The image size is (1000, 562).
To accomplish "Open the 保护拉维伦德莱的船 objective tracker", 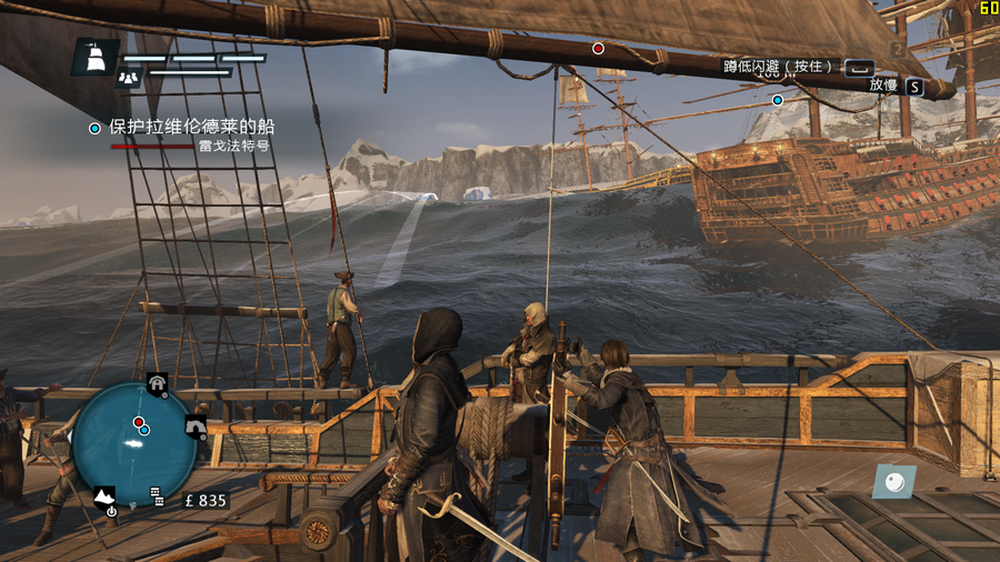I will pyautogui.click(x=190, y=128).
